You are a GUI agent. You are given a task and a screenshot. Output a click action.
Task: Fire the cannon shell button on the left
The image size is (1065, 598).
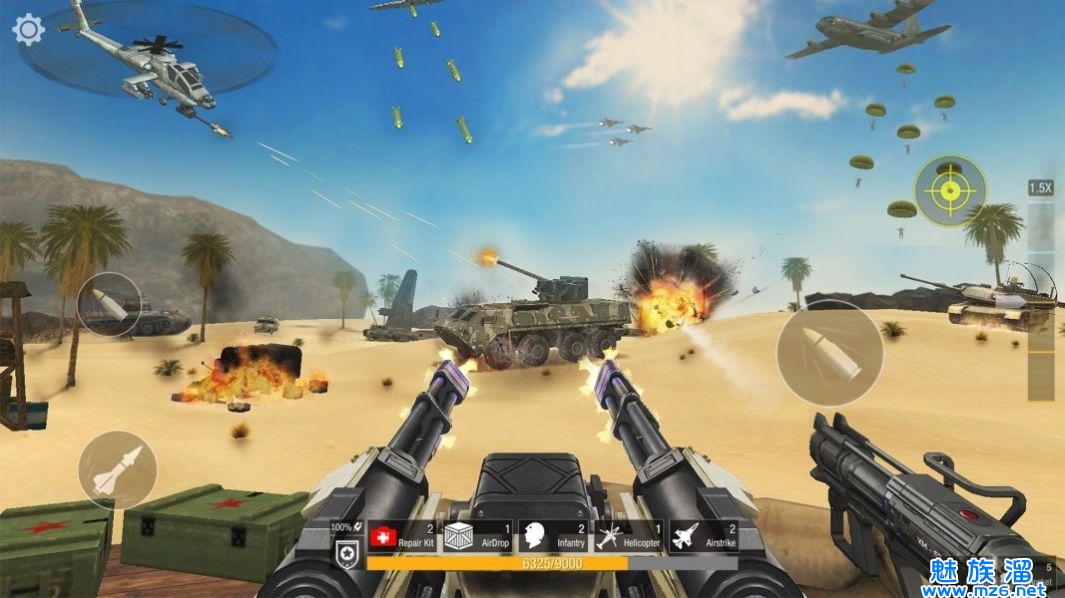click(109, 304)
